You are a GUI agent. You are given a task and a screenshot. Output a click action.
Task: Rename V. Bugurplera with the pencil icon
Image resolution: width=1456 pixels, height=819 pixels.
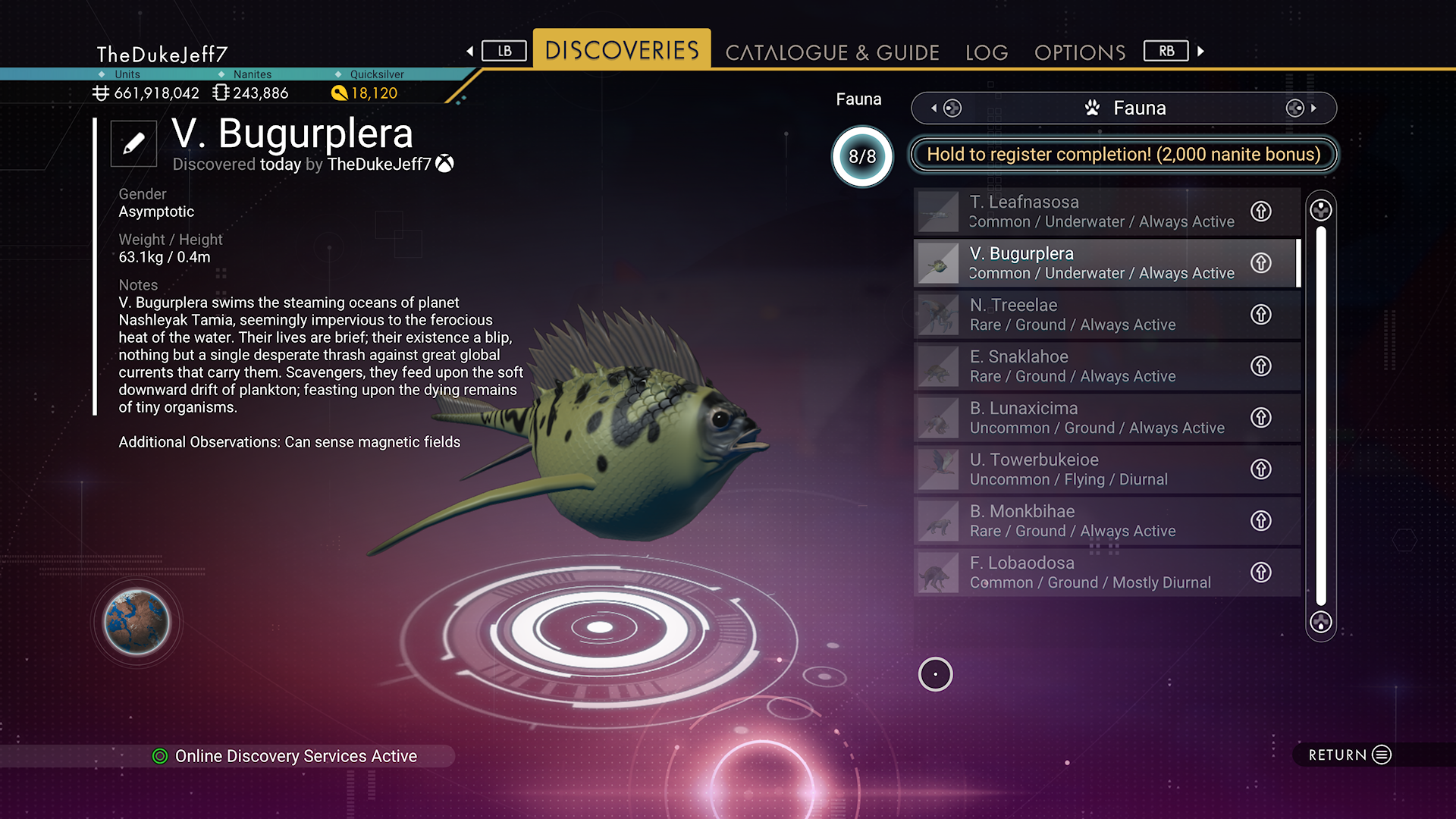pyautogui.click(x=133, y=143)
